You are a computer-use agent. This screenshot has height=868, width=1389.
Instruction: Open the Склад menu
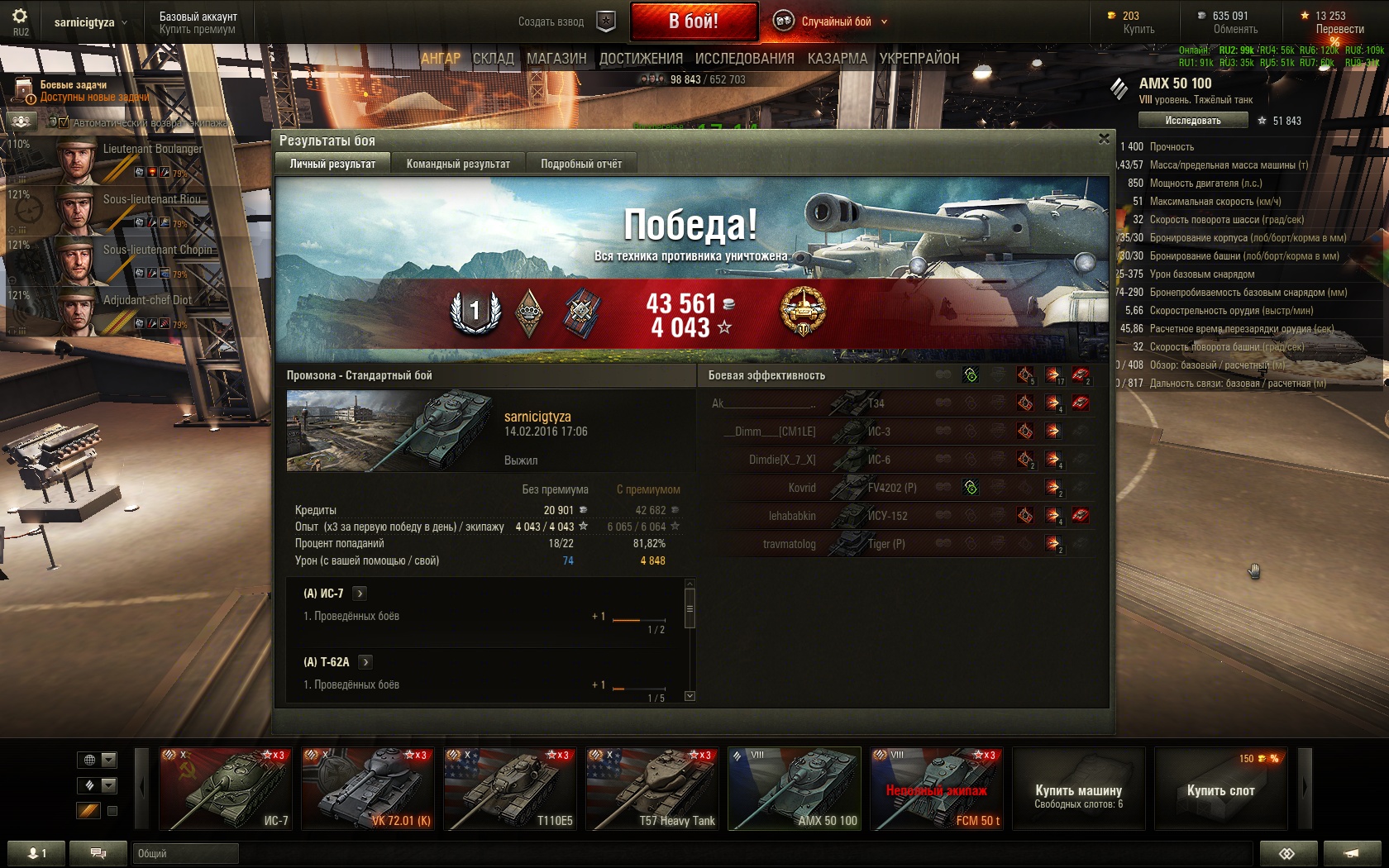point(494,59)
